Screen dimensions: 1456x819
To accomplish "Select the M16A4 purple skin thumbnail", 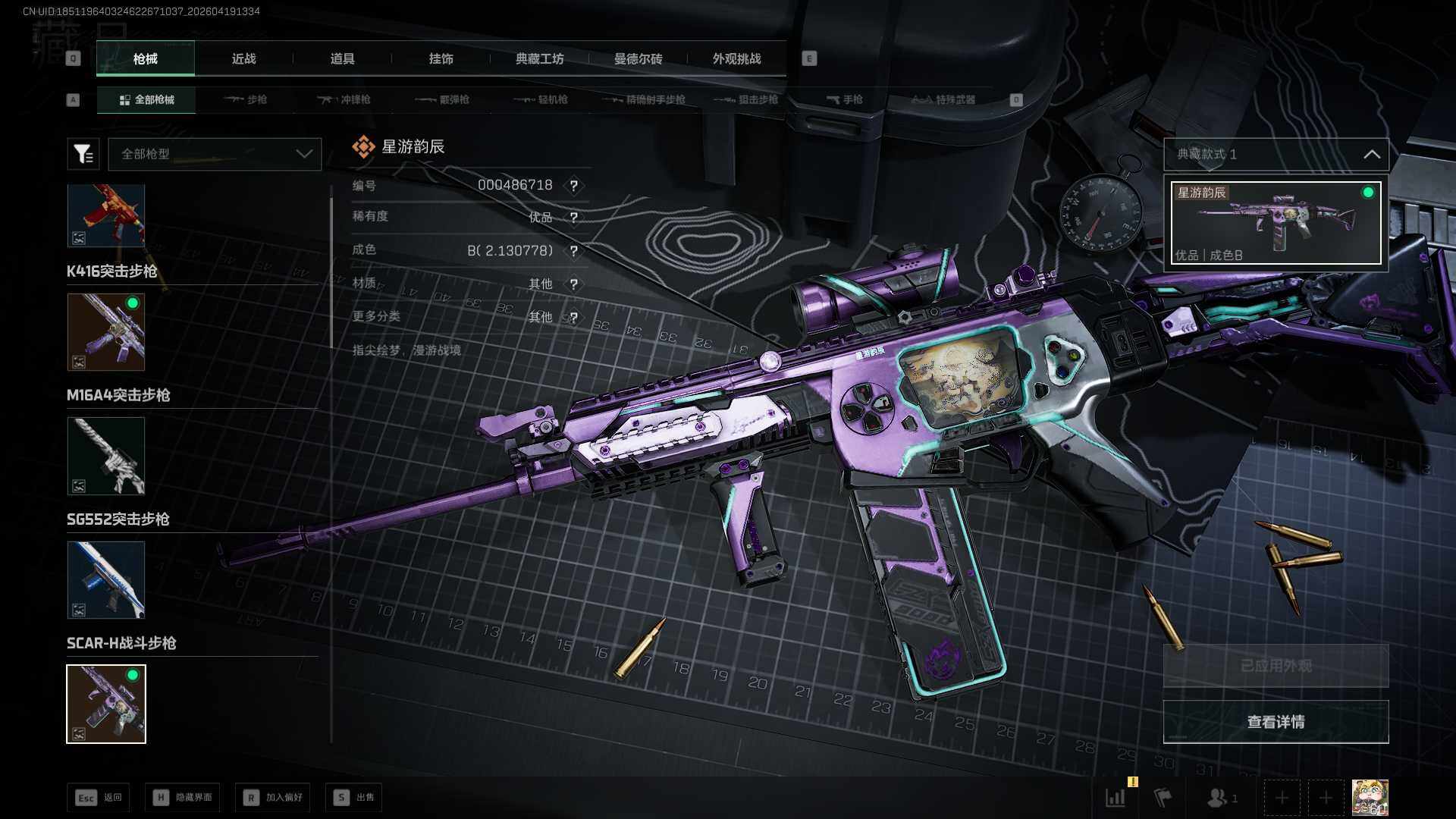I will click(x=106, y=332).
